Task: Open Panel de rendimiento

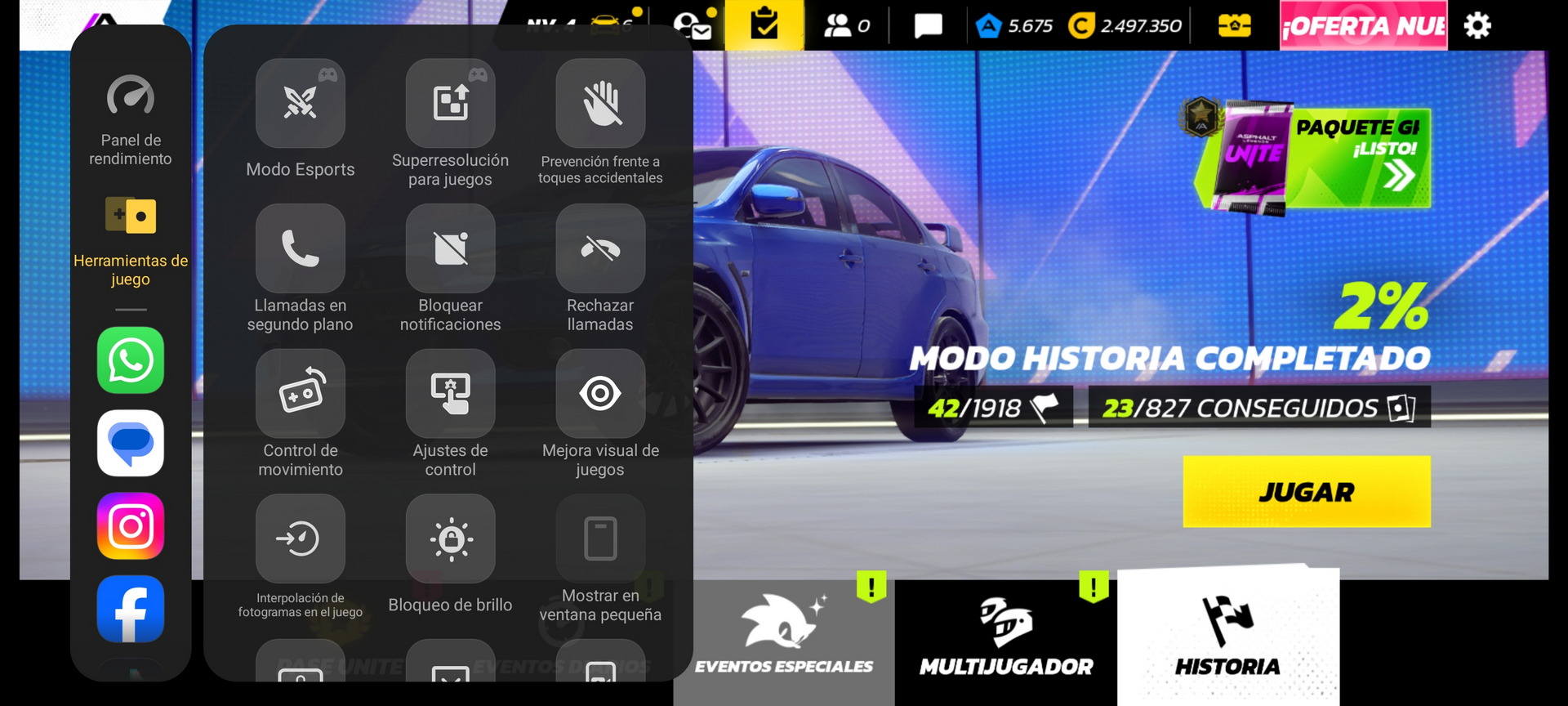Action: coord(131,98)
